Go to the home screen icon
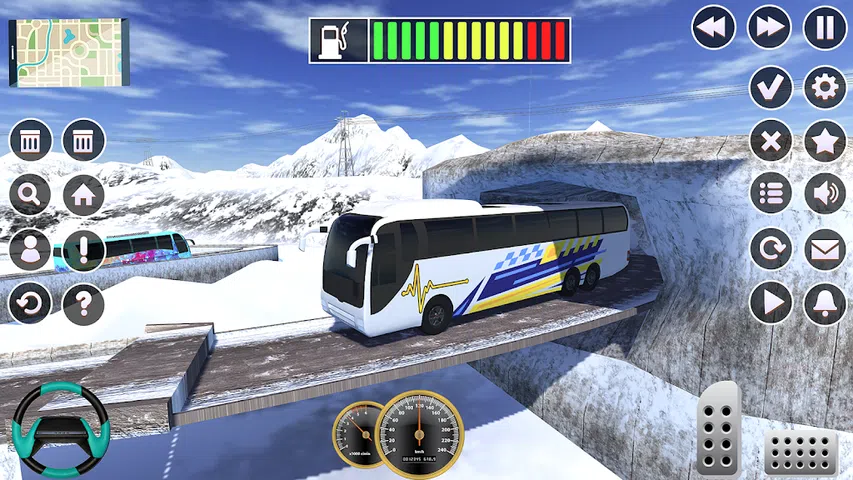This screenshot has height=480, width=853. tap(84, 195)
